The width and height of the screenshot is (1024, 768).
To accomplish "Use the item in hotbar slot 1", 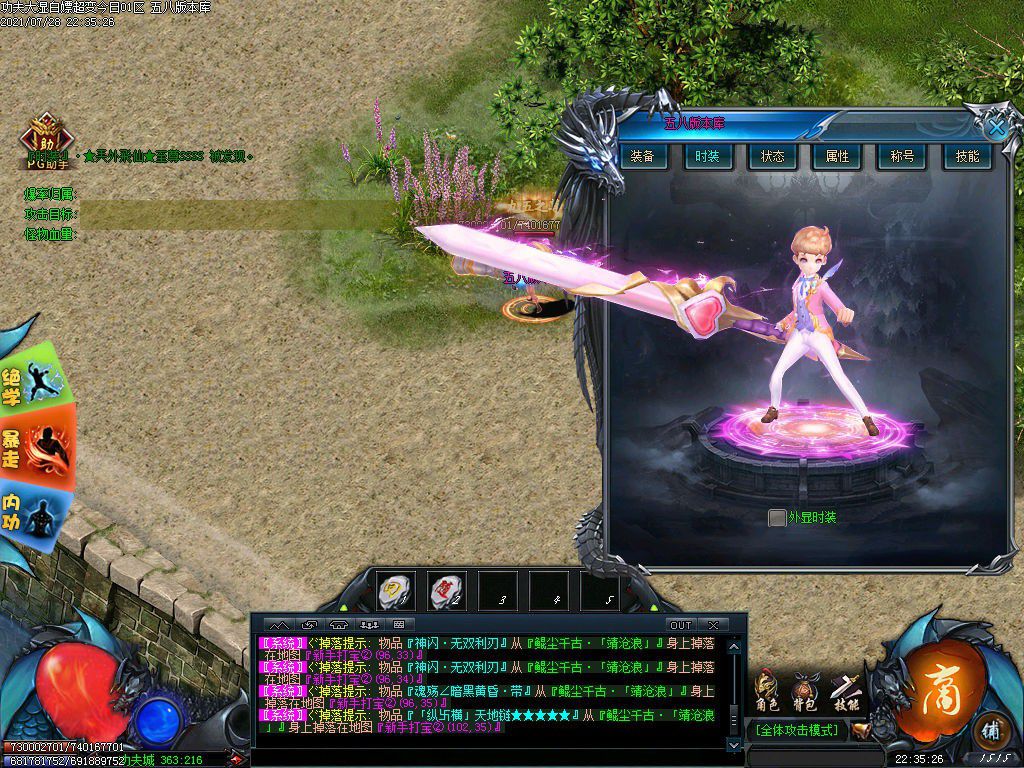I will (x=395, y=591).
